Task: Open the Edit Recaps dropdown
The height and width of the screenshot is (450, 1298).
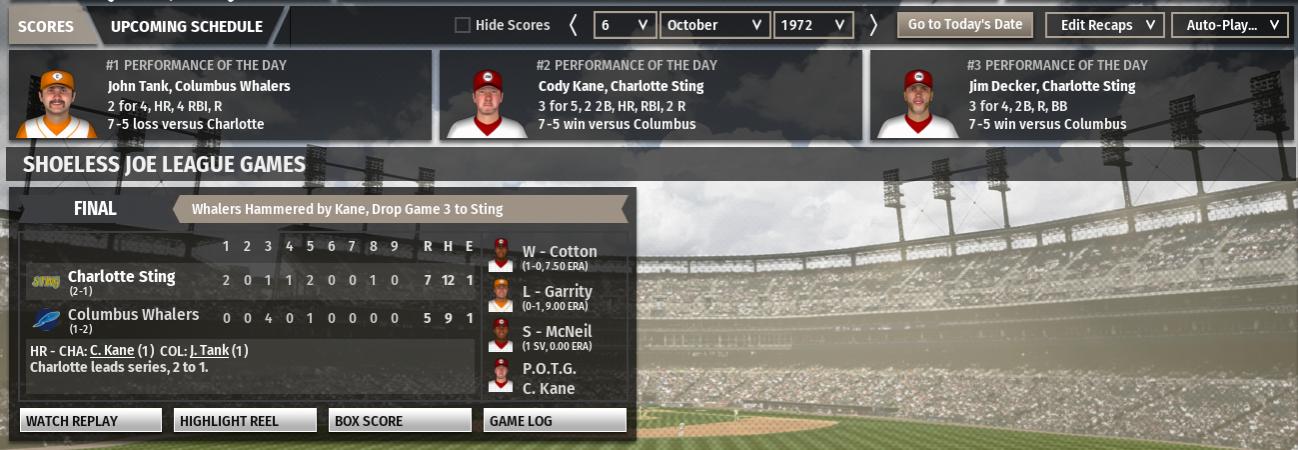Action: (1104, 25)
